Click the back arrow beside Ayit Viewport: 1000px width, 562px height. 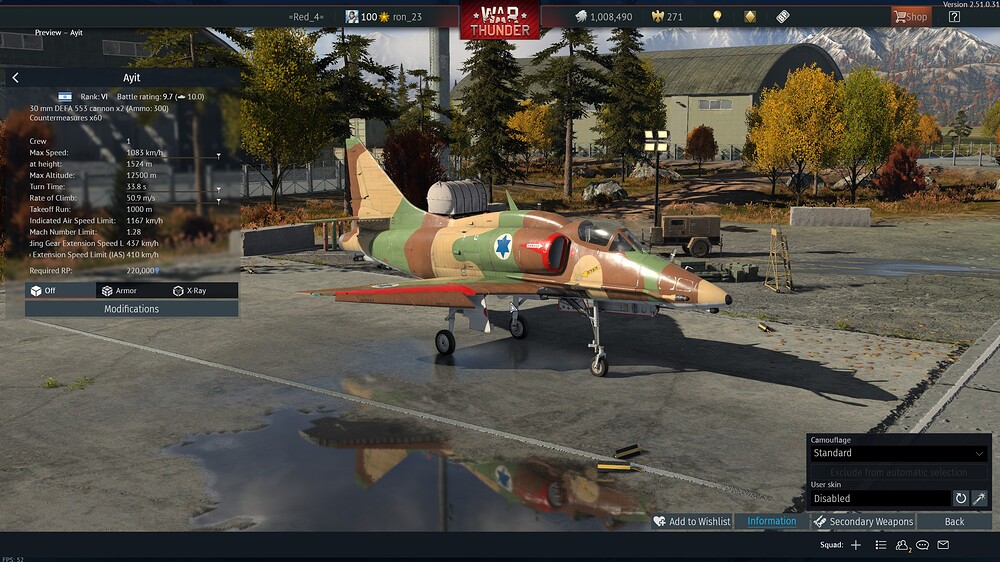tap(15, 77)
